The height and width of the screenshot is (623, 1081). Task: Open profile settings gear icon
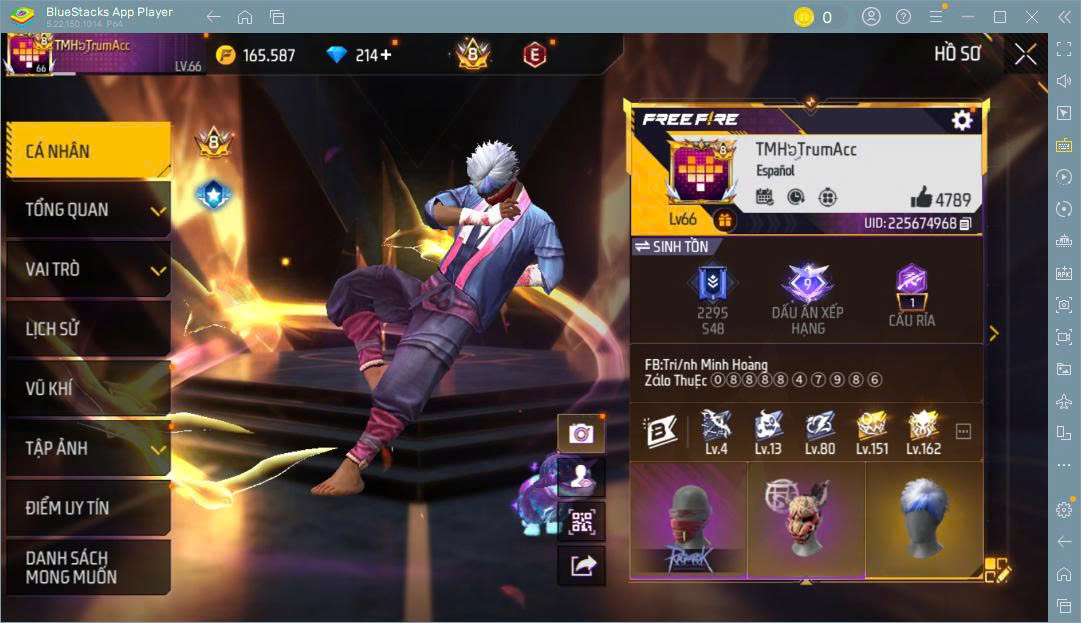click(962, 121)
